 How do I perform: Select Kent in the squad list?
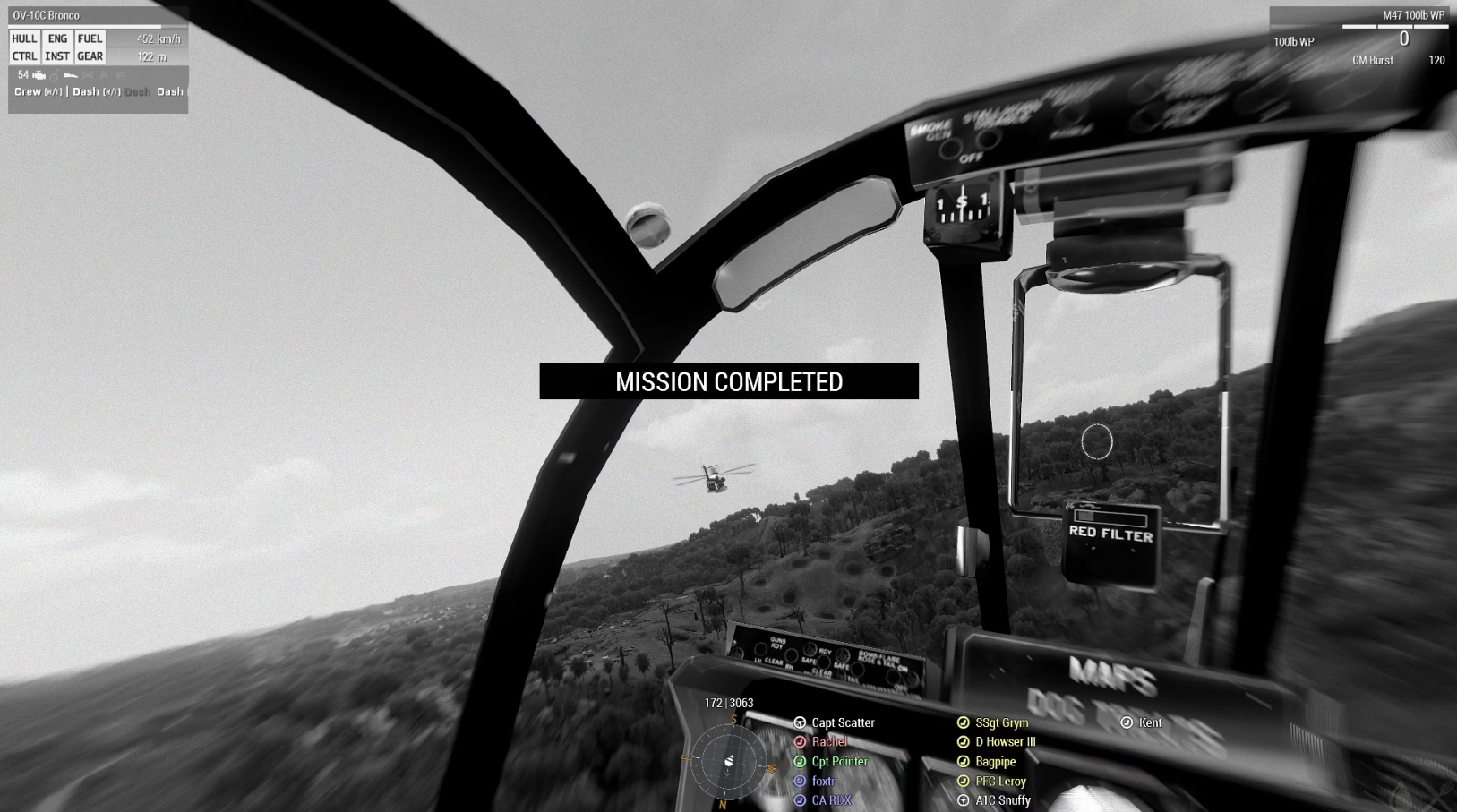[1150, 722]
